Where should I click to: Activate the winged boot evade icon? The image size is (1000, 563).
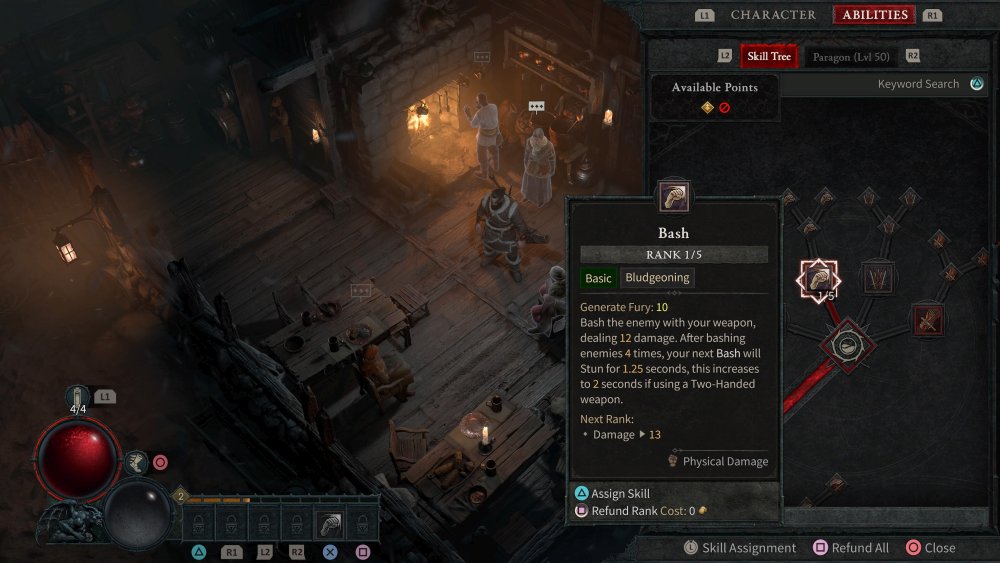(137, 462)
